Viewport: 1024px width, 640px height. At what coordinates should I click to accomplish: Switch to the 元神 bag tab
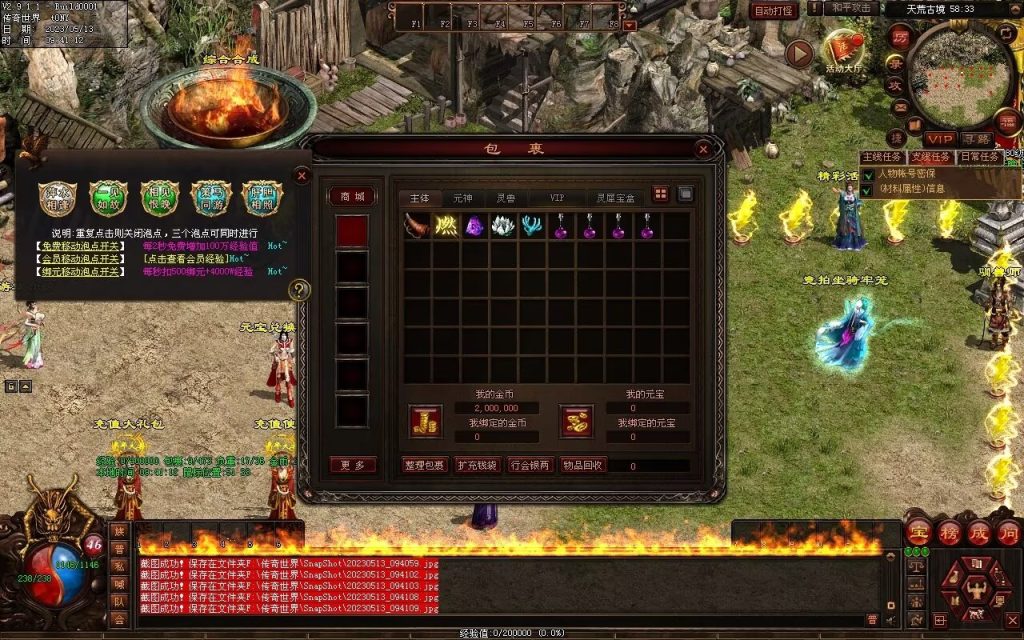pos(462,198)
